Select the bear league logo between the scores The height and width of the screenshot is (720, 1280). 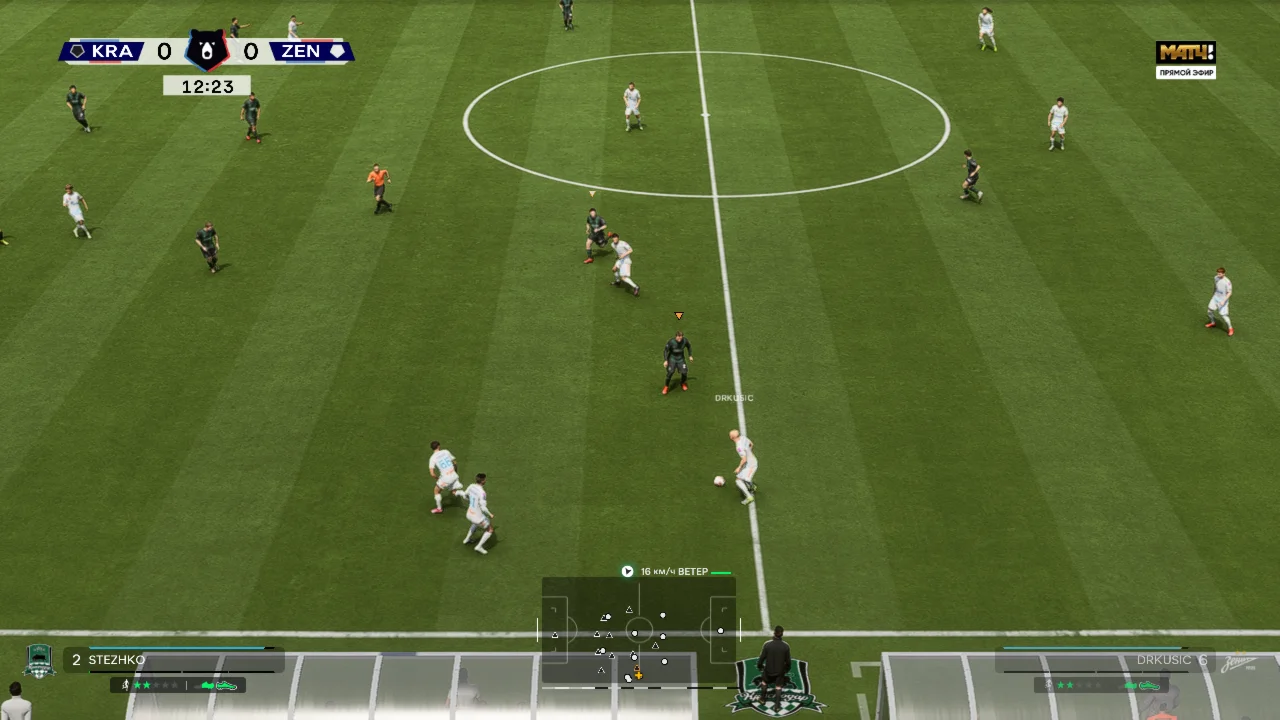207,49
